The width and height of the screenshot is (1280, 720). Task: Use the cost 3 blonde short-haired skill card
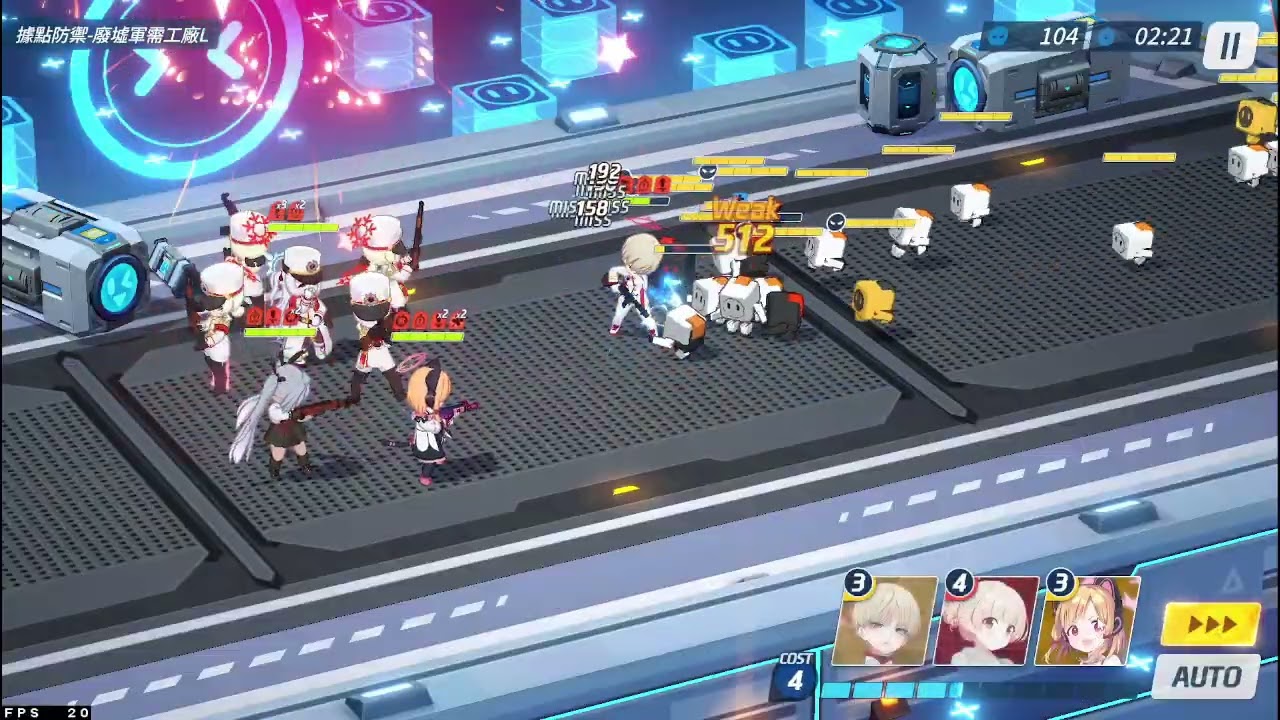click(x=884, y=622)
